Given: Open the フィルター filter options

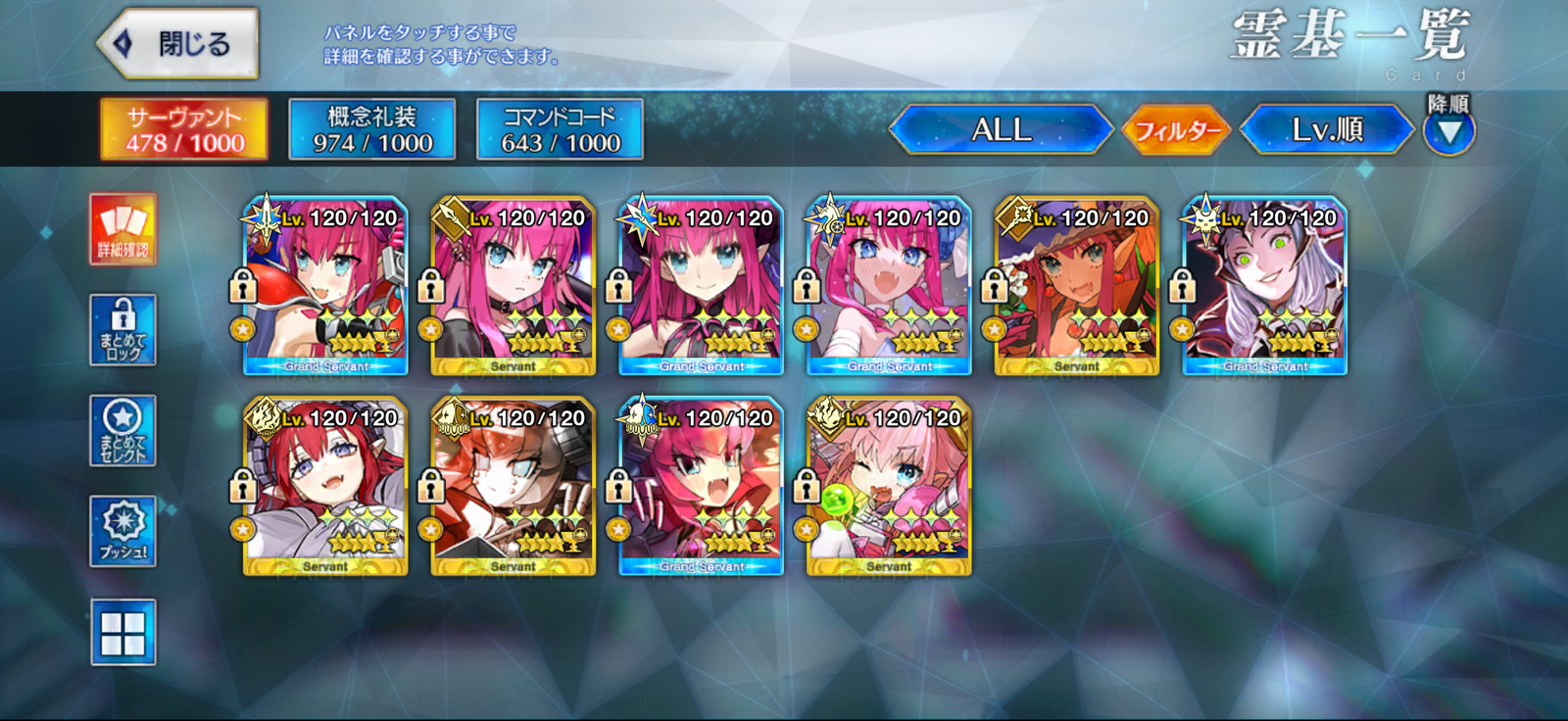Looking at the screenshot, I should tap(1176, 129).
